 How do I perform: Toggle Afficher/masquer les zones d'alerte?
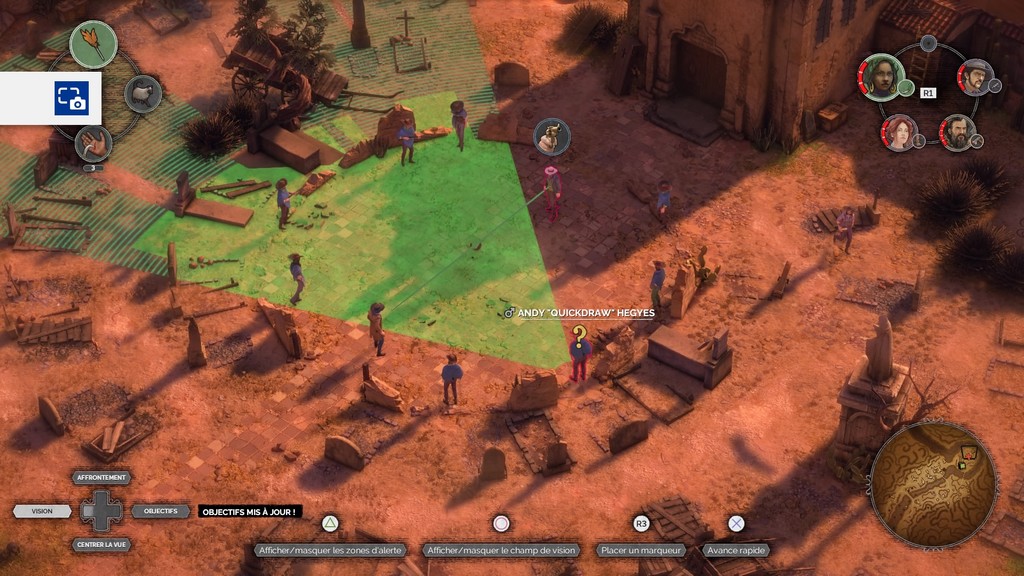[x=329, y=550]
